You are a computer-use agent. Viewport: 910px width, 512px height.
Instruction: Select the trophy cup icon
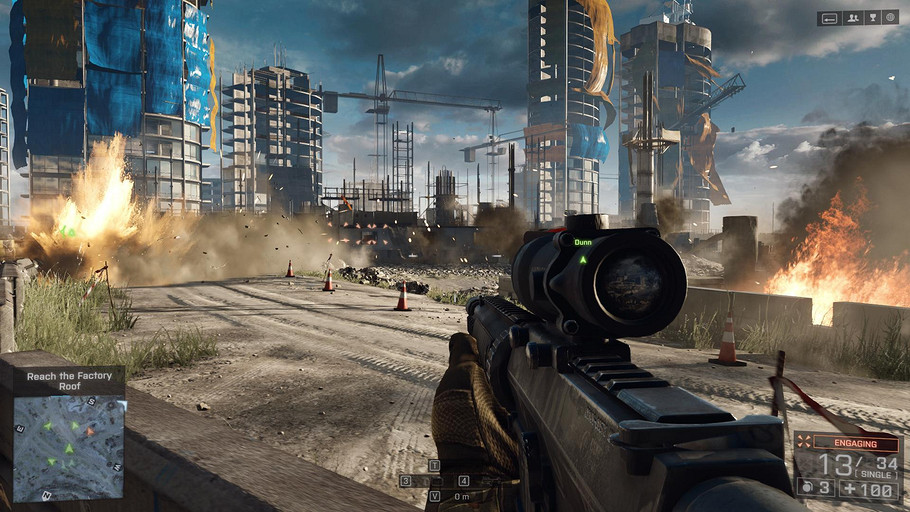(872, 18)
